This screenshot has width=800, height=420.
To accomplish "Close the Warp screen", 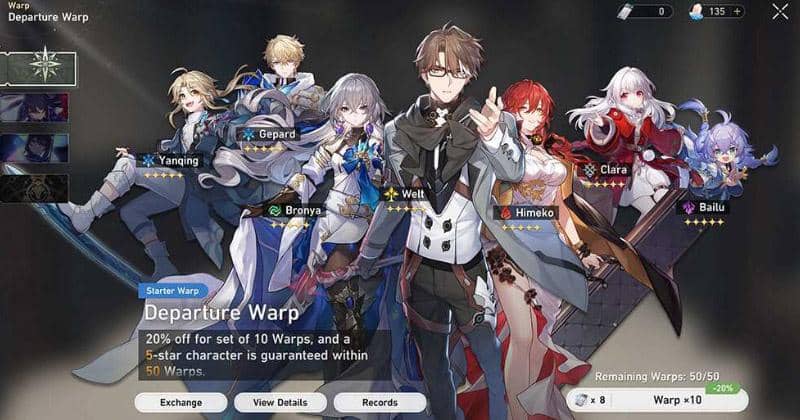I will pyautogui.click(x=780, y=12).
